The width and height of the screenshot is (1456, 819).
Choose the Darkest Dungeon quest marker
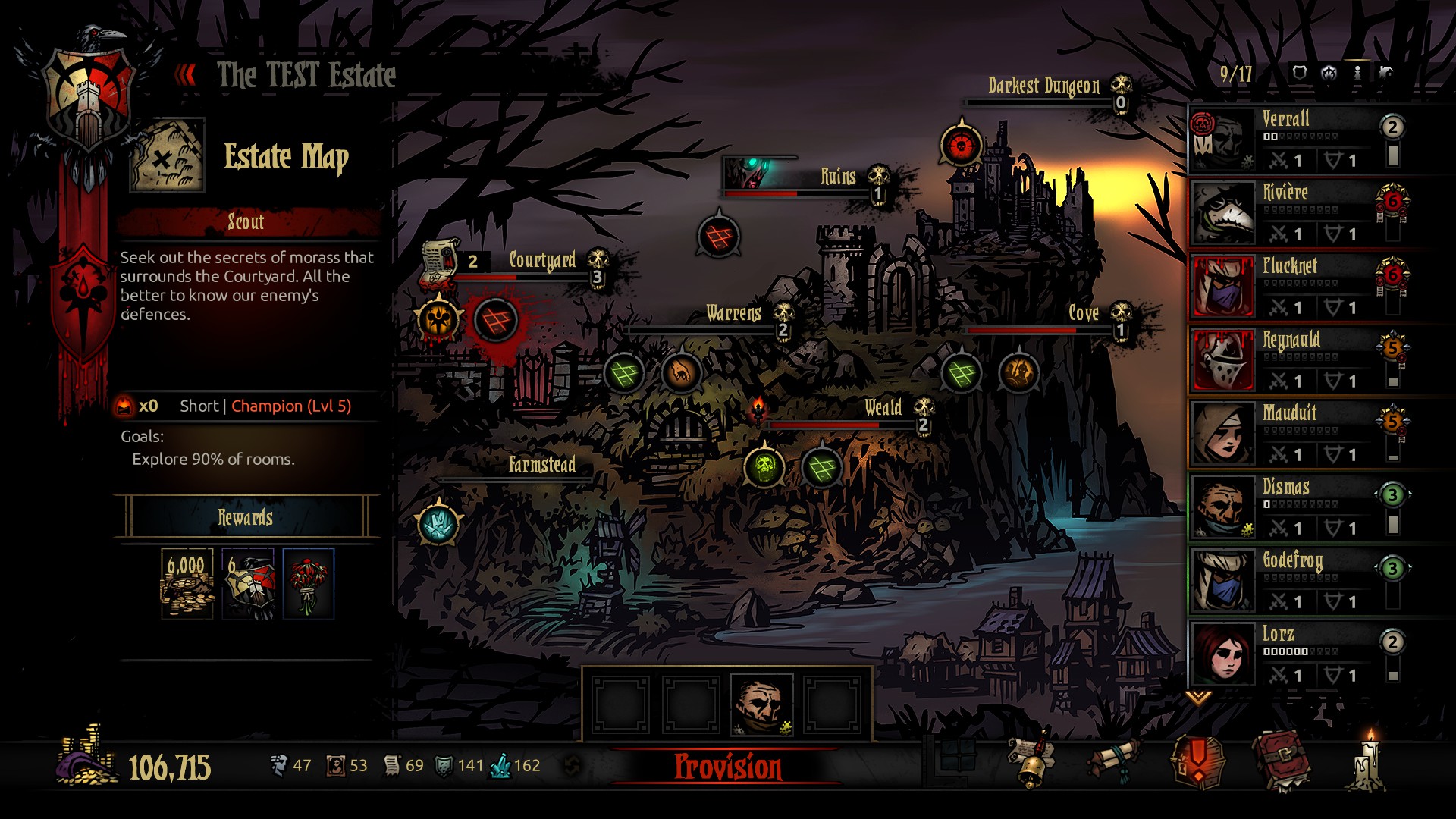coord(961,144)
